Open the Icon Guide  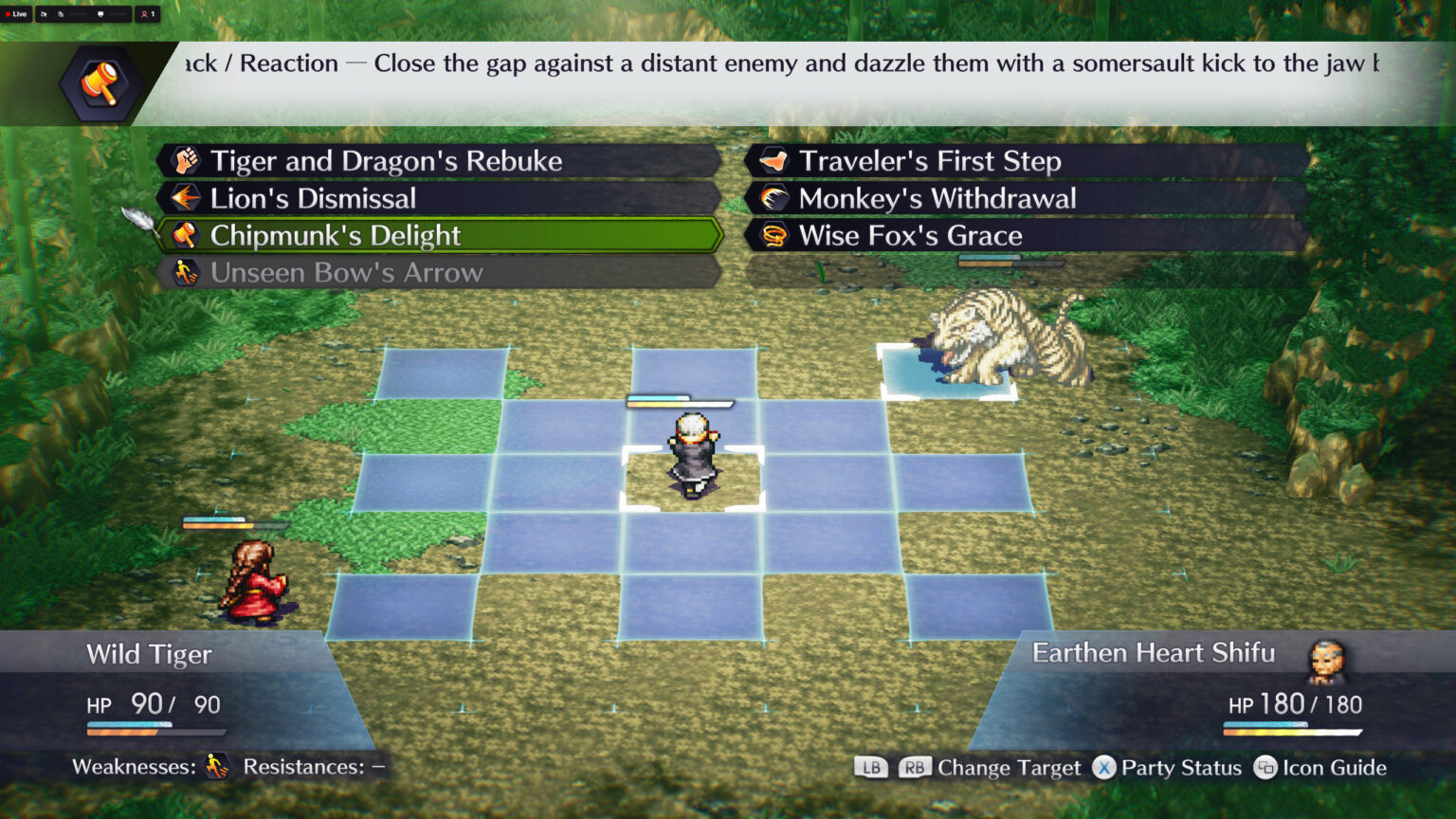1320,768
